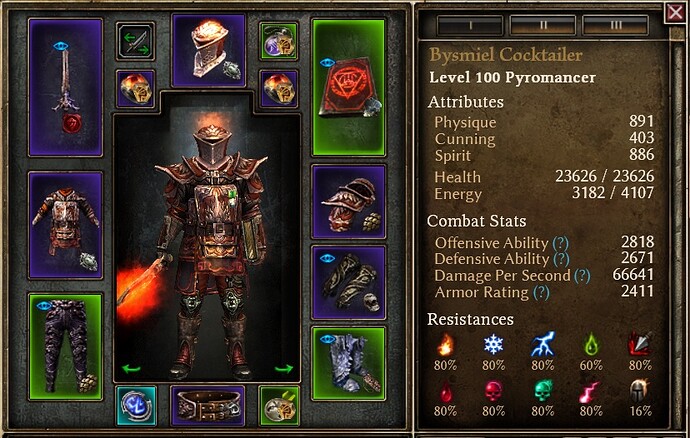Click the equipped pants slot
The width and height of the screenshot is (690, 438).
65,344
